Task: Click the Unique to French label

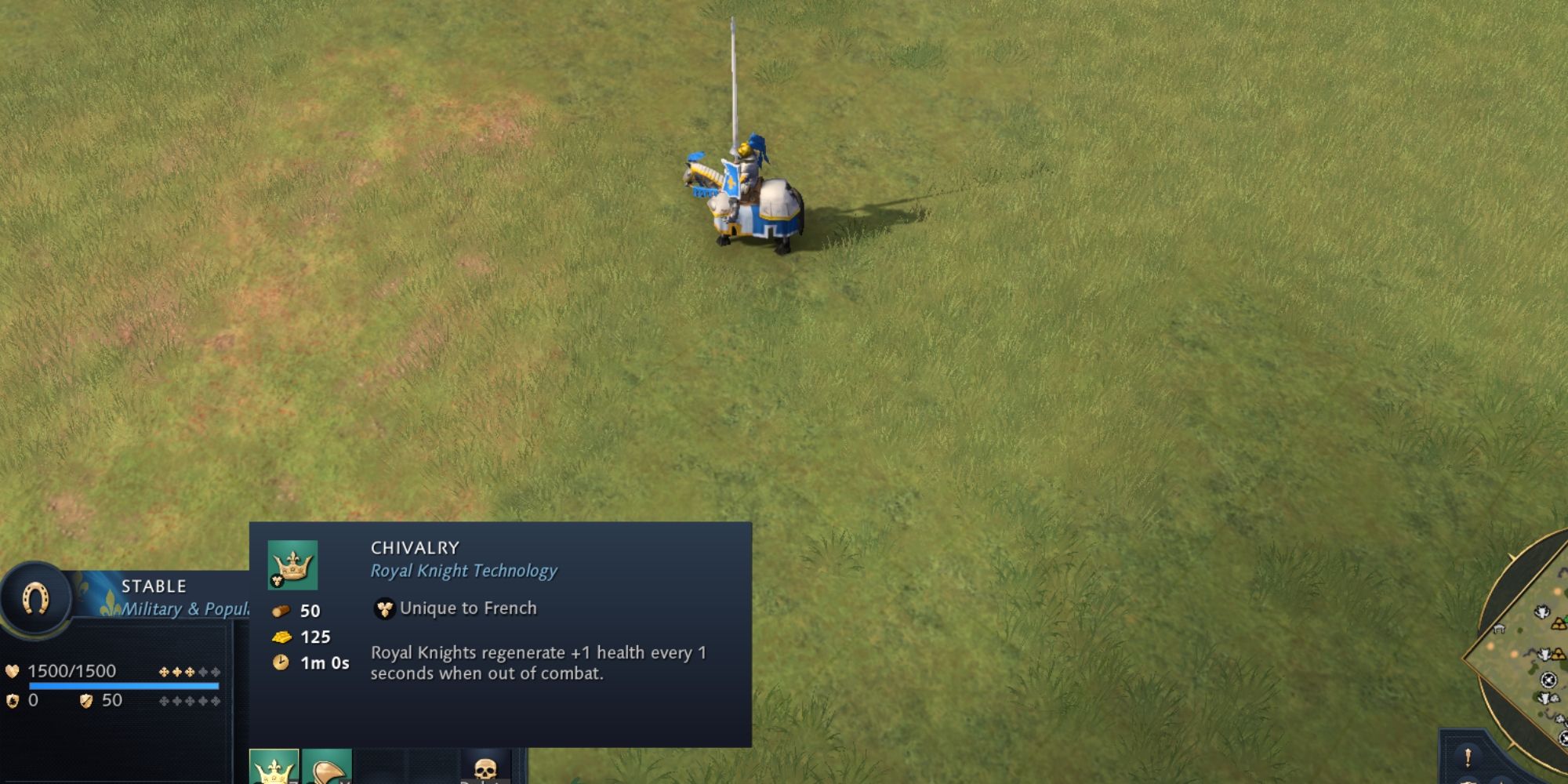Action: coord(467,608)
